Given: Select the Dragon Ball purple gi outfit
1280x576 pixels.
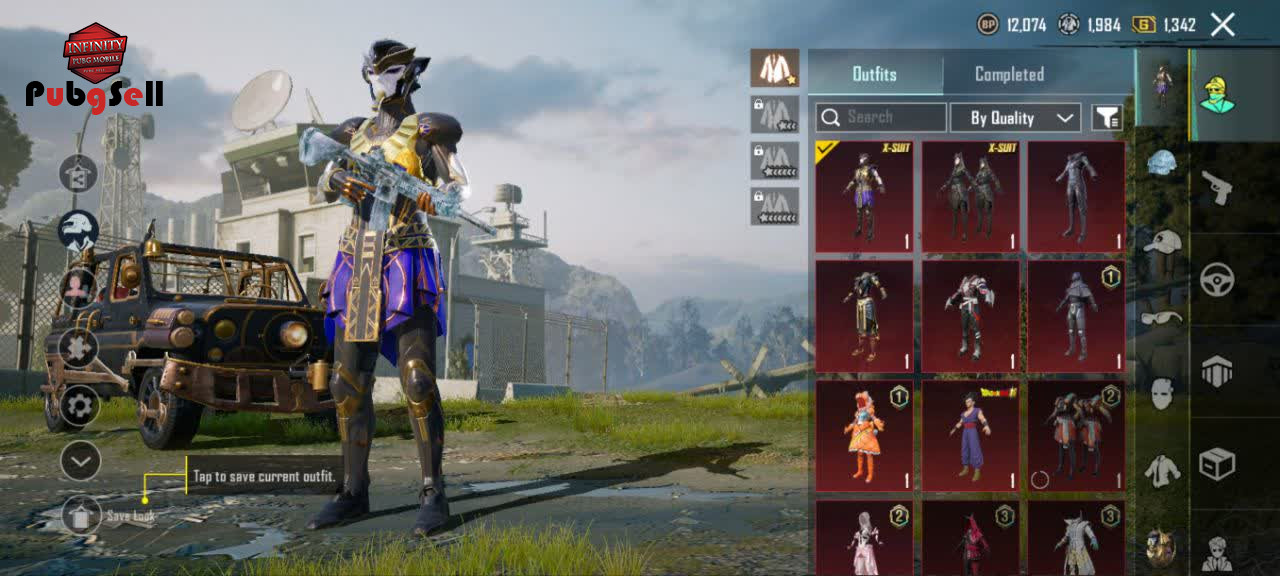Looking at the screenshot, I should coord(970,436).
